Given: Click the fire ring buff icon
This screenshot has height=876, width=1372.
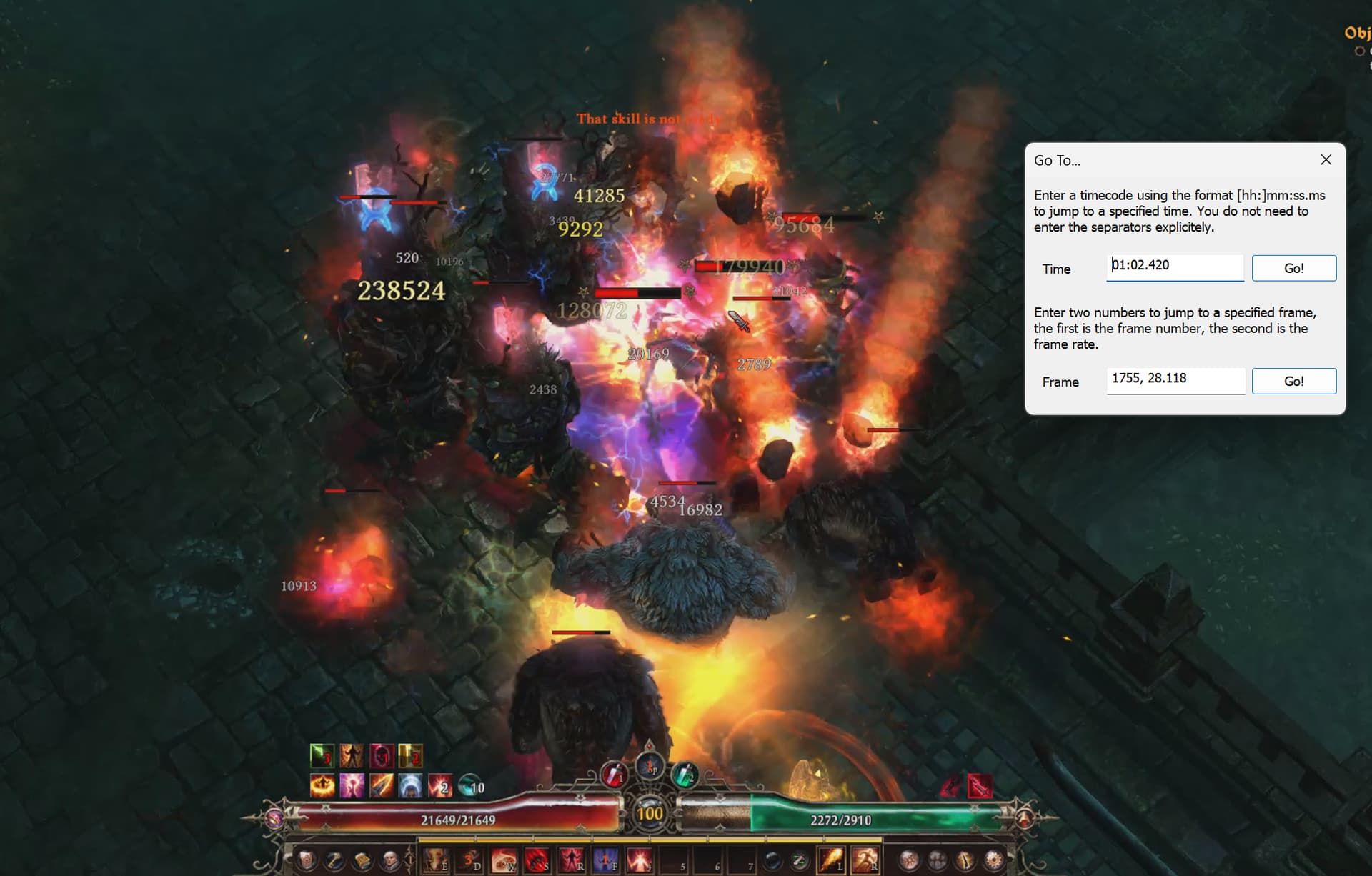Looking at the screenshot, I should pyautogui.click(x=322, y=786).
